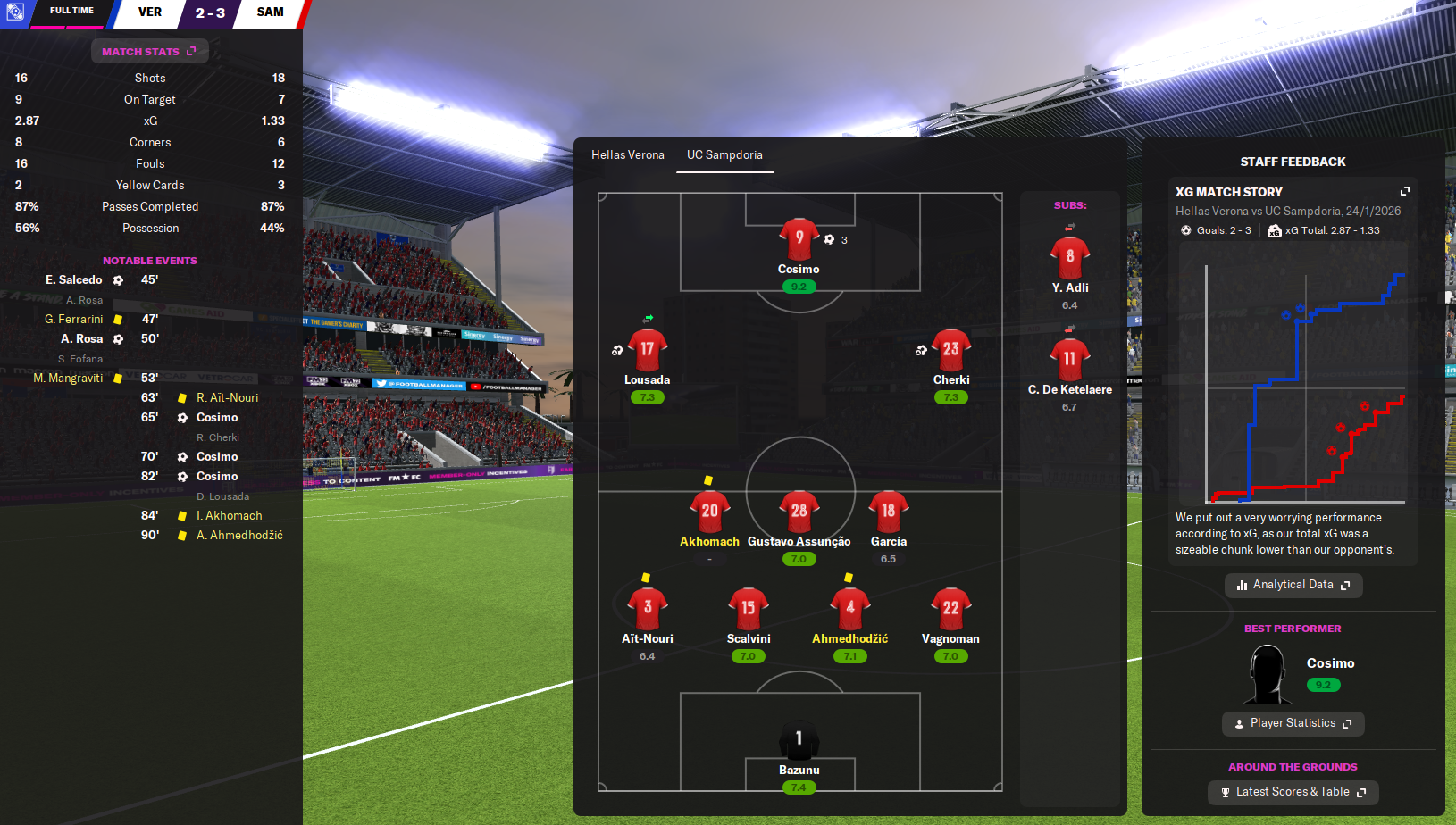Open the Match Stats panel

coord(149,52)
